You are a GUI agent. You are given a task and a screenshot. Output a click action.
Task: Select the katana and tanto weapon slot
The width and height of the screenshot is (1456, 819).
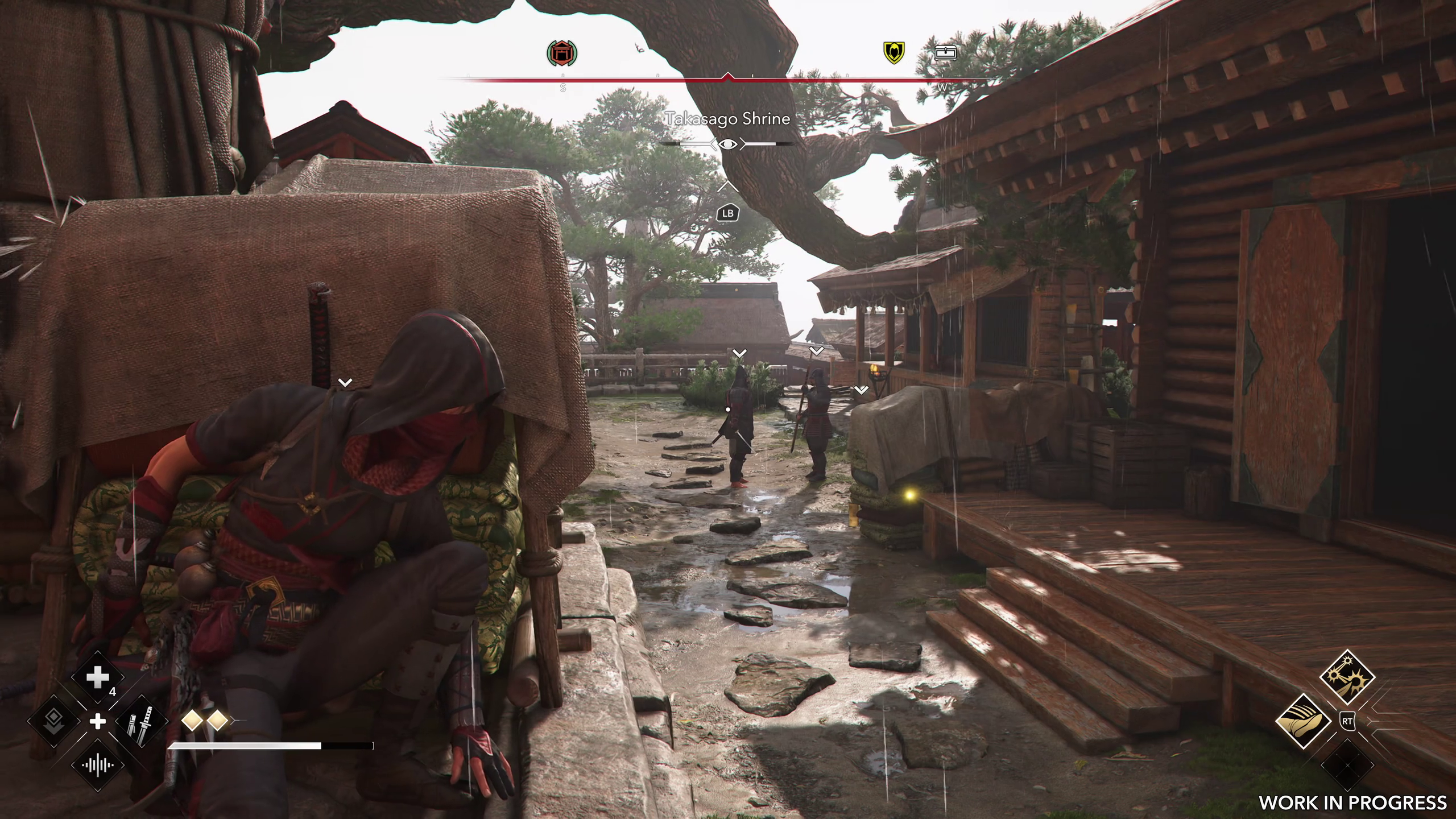[x=142, y=722]
